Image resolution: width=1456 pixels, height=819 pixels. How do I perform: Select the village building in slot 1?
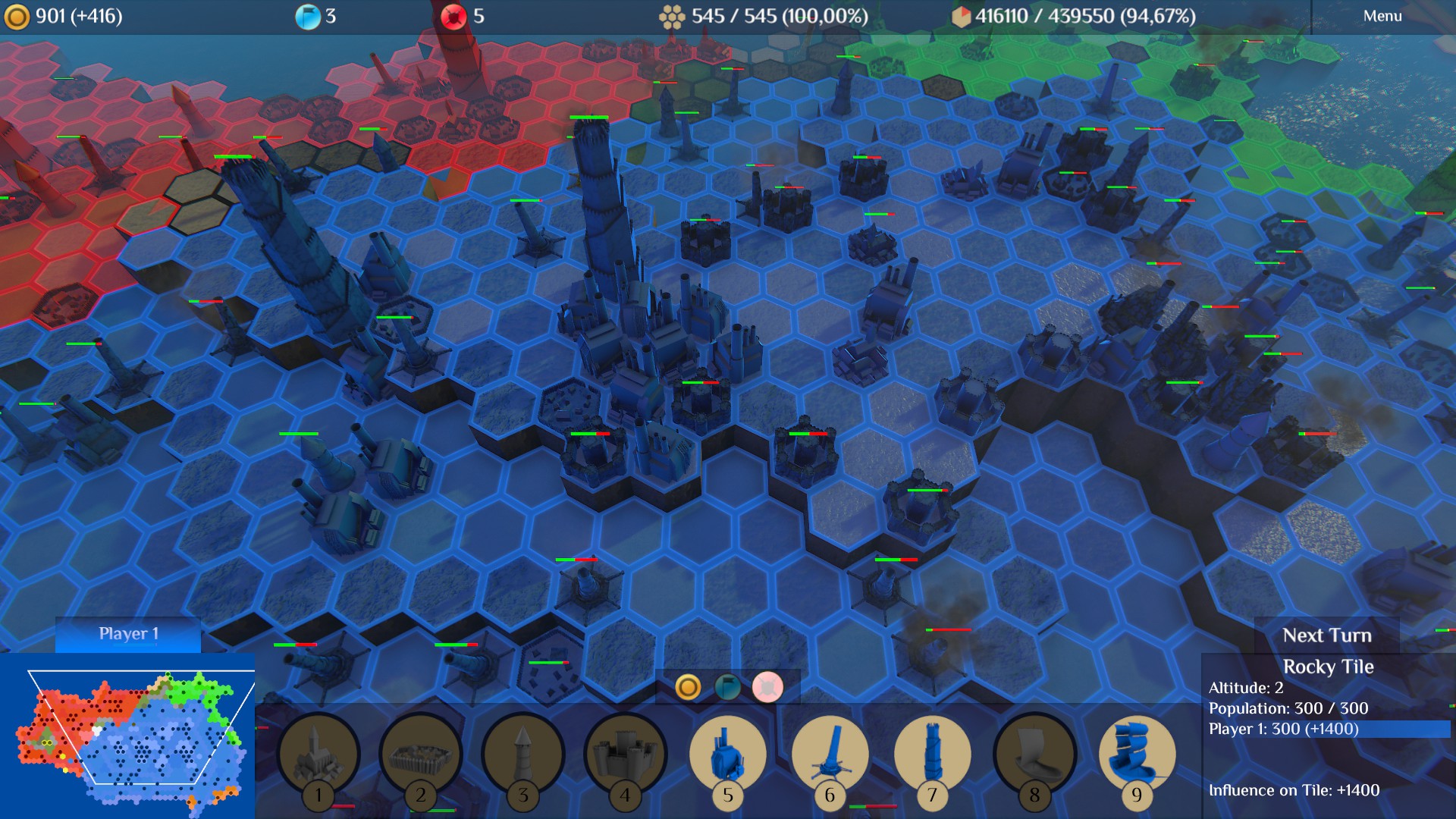318,755
